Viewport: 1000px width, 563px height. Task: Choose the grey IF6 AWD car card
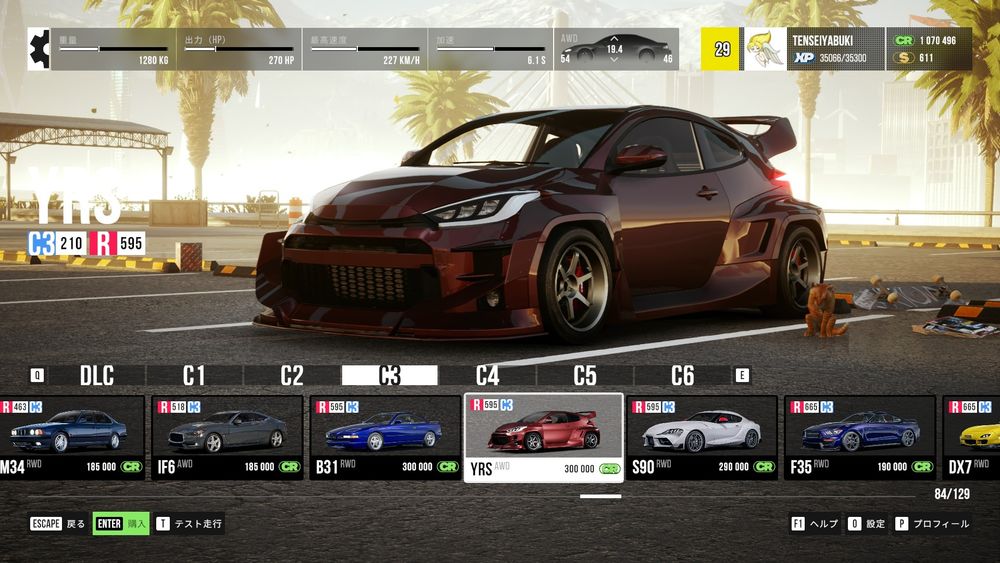227,438
